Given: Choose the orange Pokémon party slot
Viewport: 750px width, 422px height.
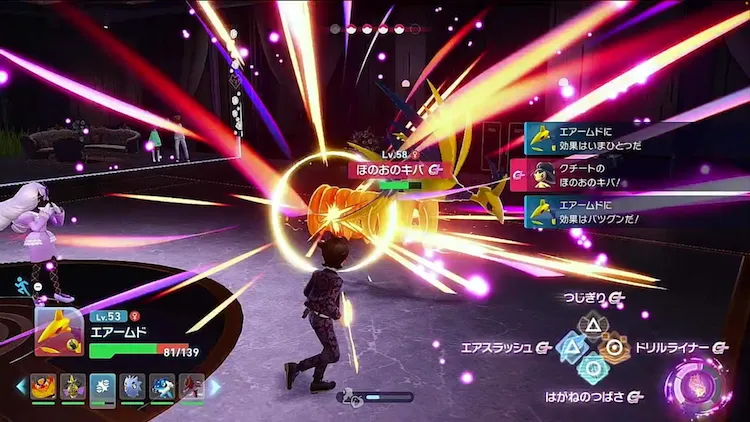Looking at the screenshot, I should click(x=44, y=386).
